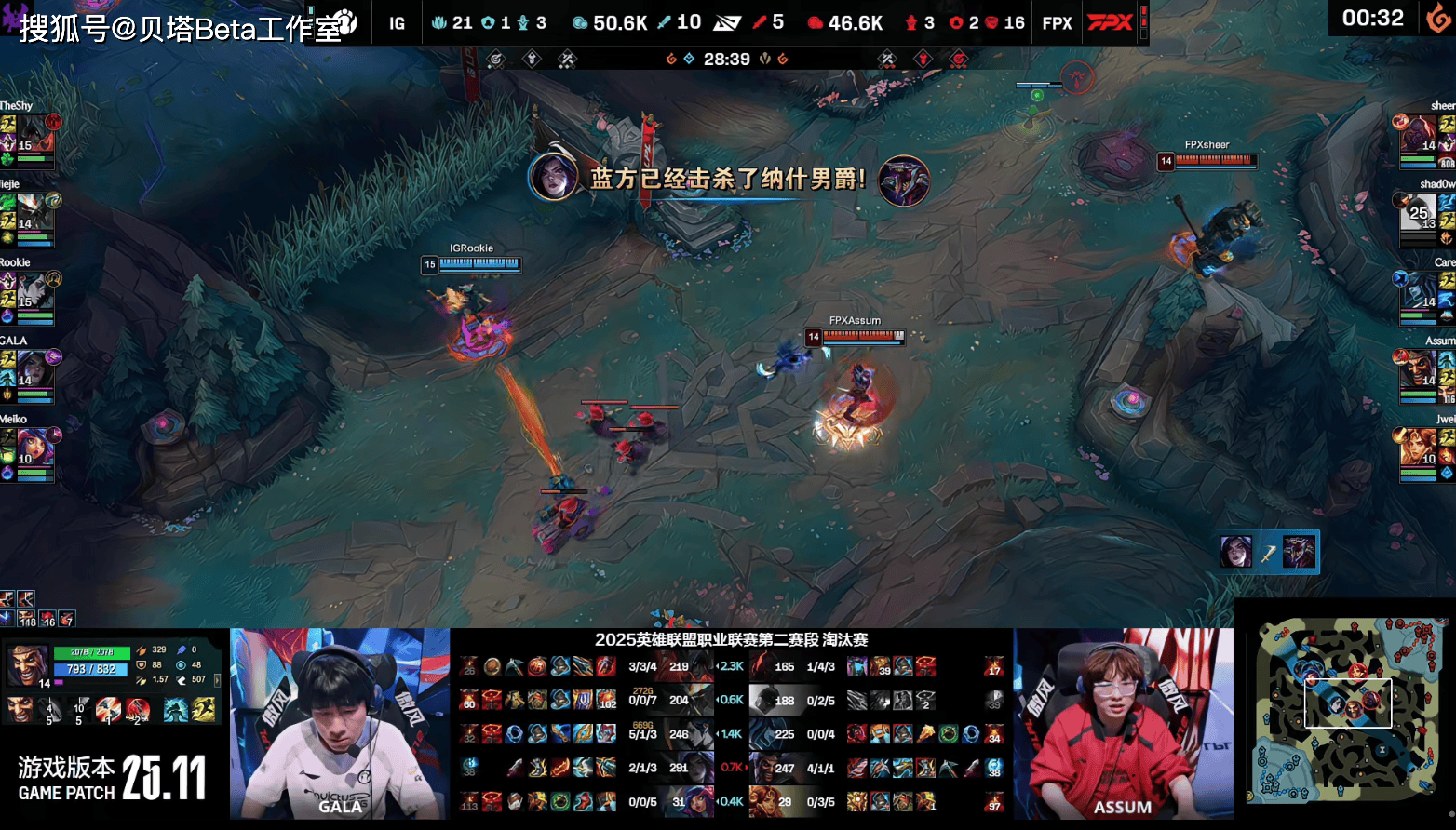Open ASSUM's player camera feed
1456x830 pixels.
[1123, 724]
